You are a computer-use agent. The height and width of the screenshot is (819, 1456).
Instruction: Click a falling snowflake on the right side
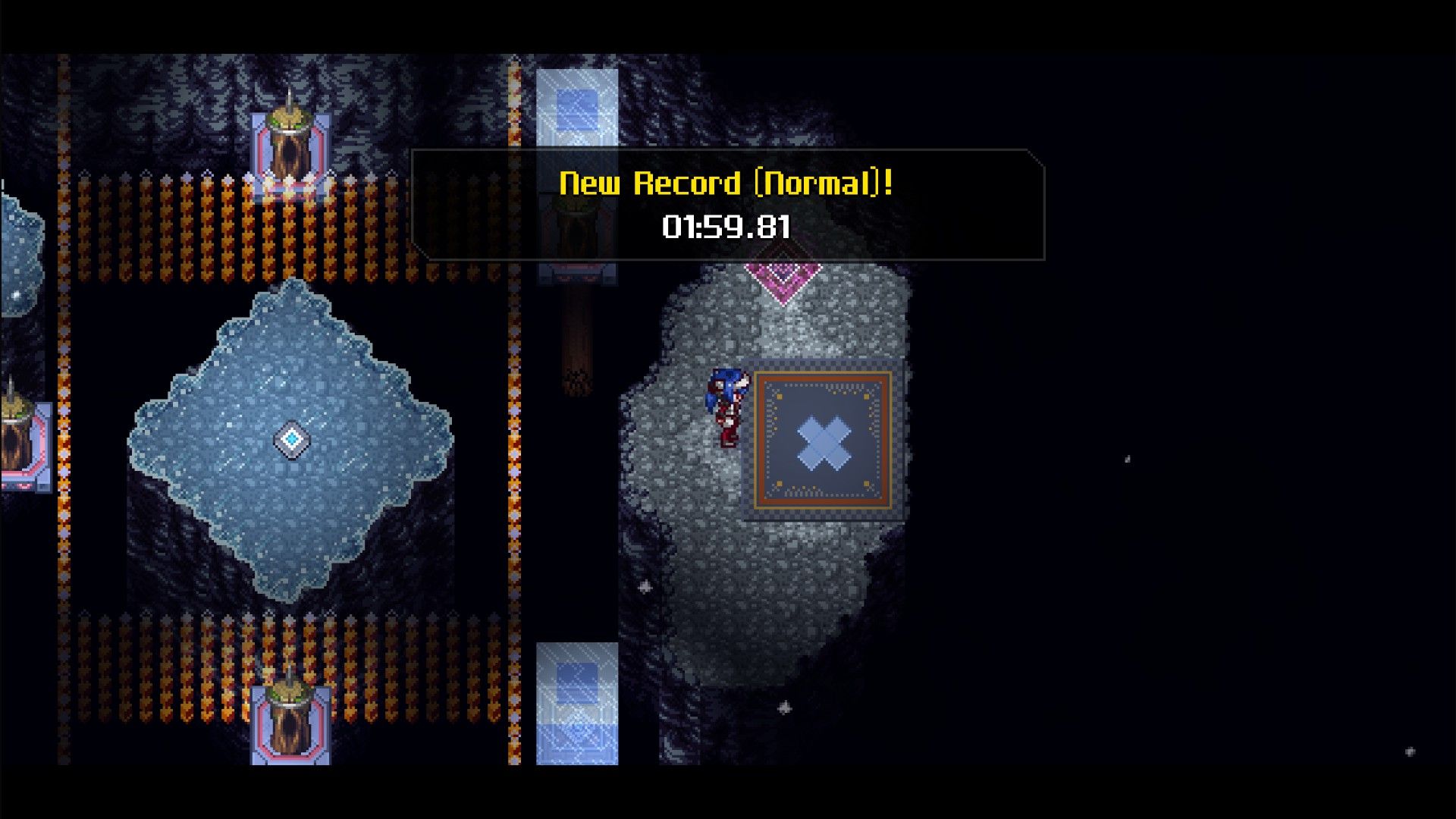tap(1125, 459)
